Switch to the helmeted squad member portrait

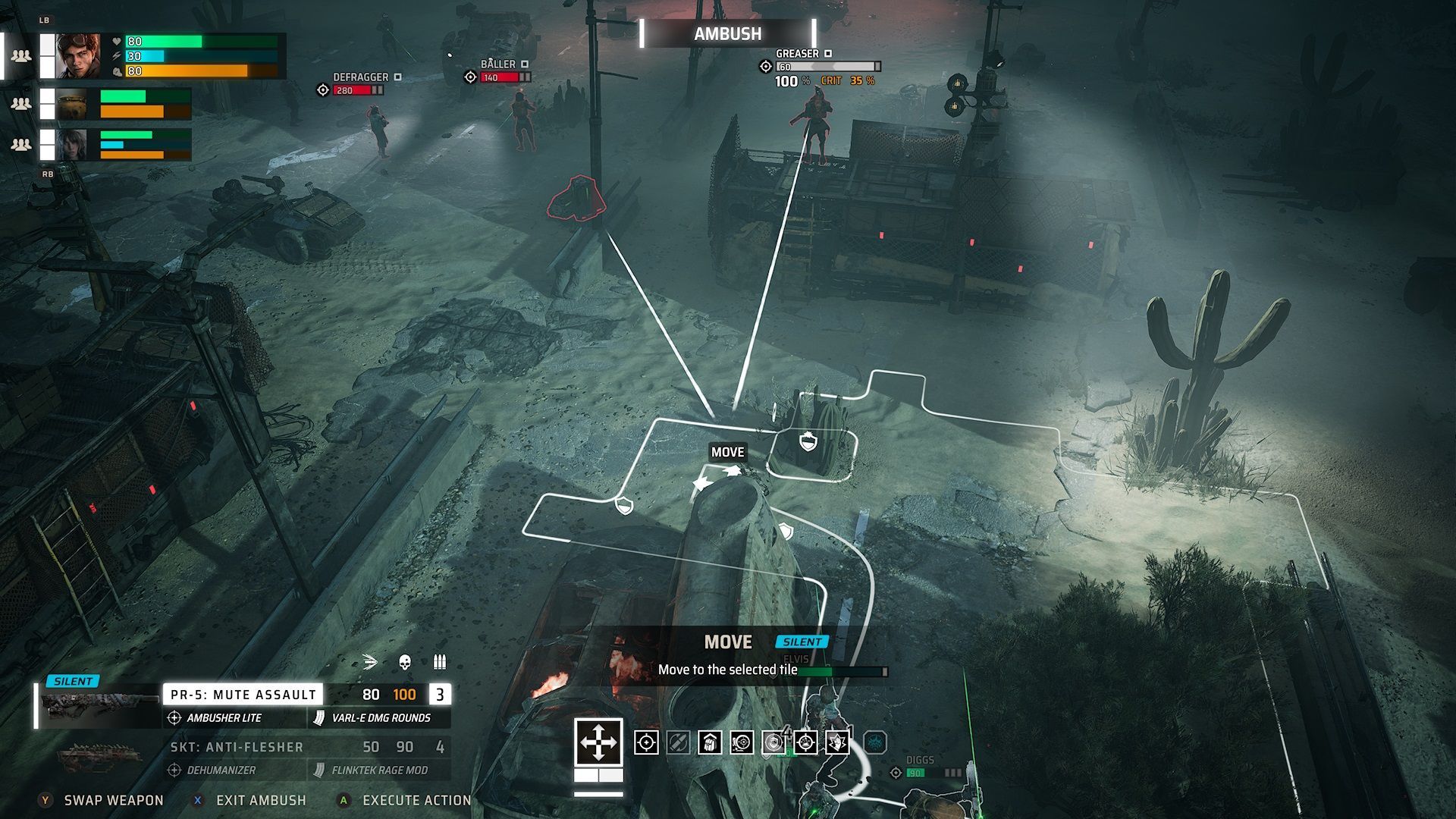point(72,104)
